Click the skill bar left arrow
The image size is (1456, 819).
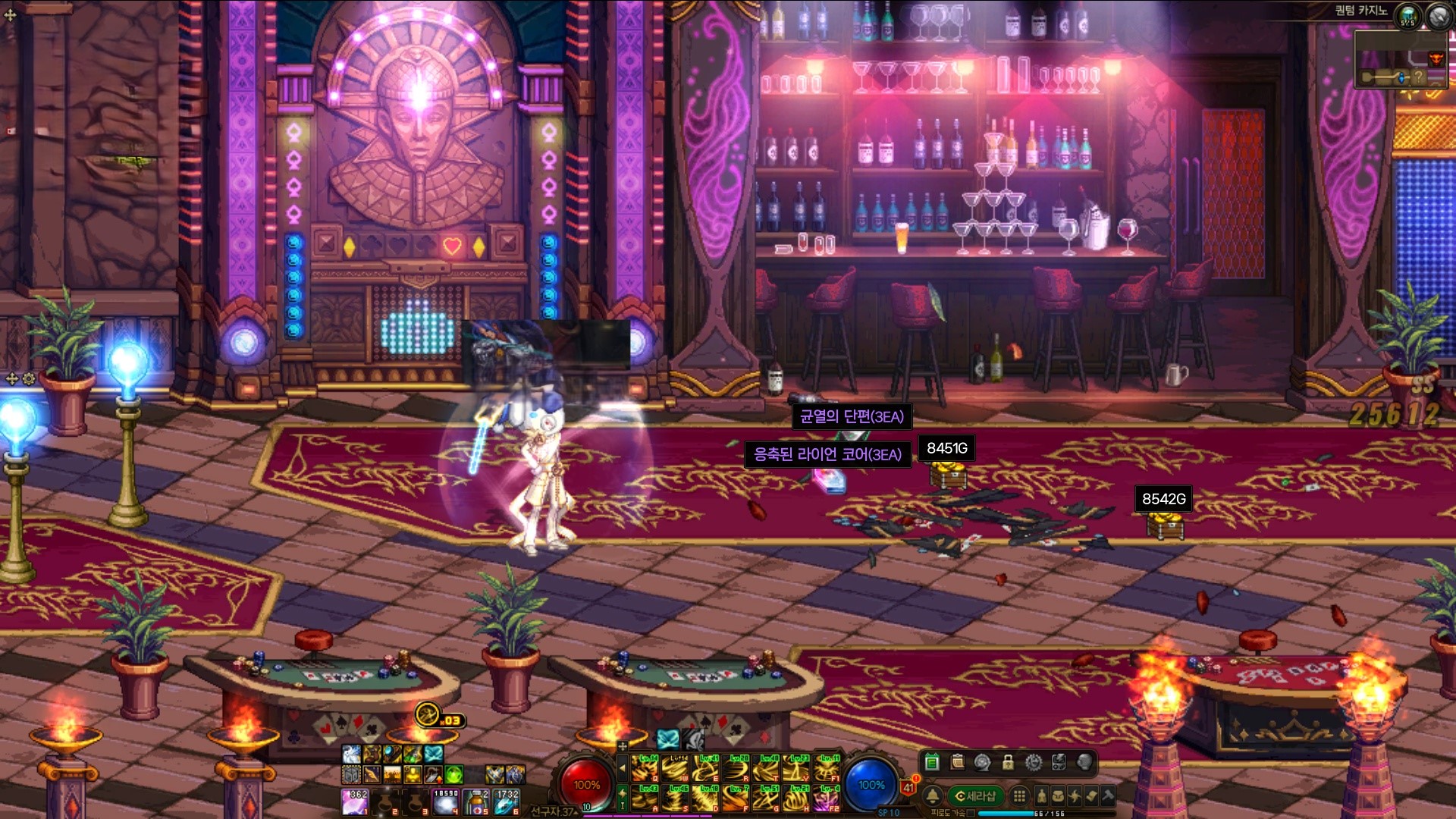[623, 768]
